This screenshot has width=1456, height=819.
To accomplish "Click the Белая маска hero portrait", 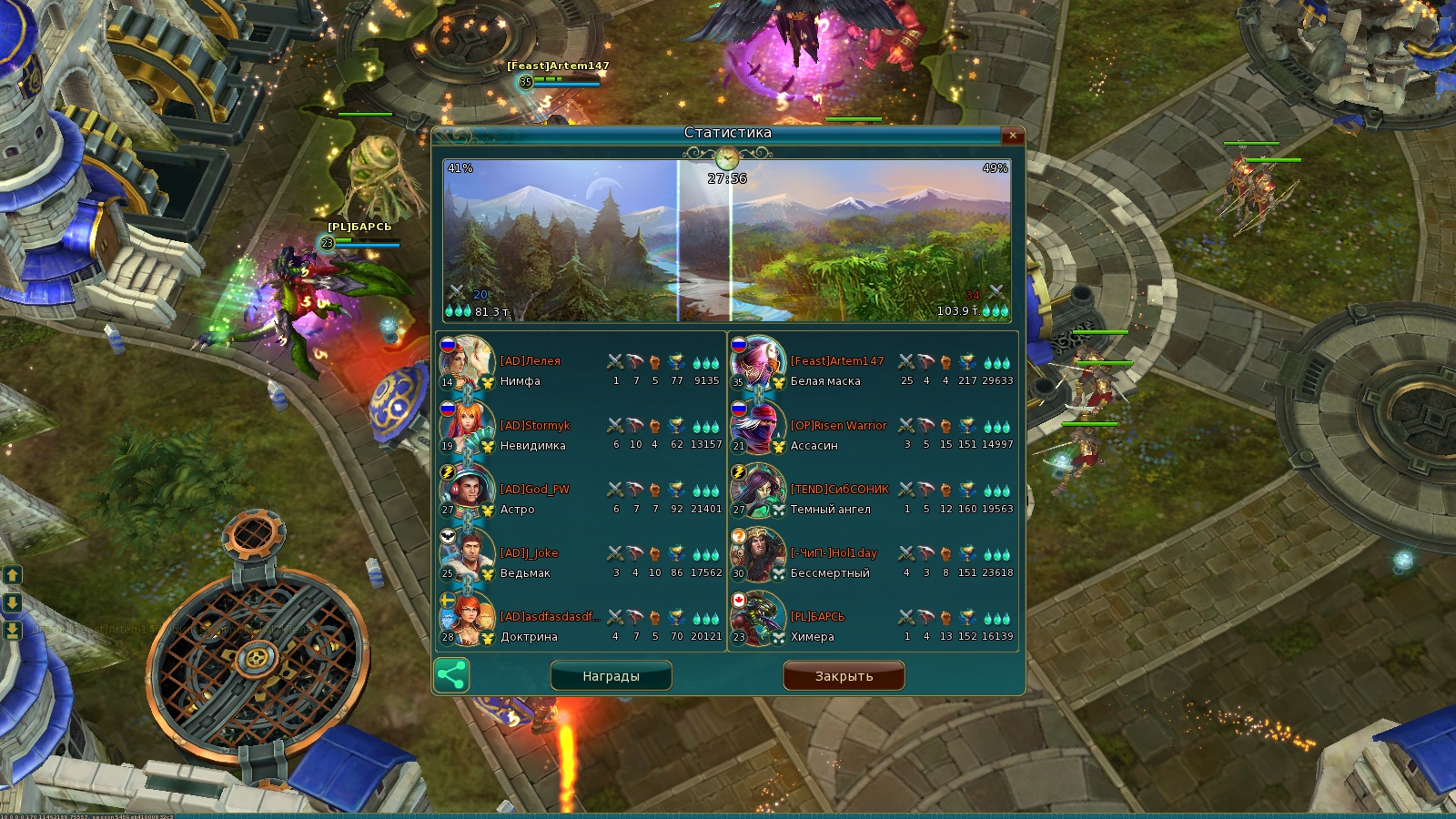I will point(758,362).
